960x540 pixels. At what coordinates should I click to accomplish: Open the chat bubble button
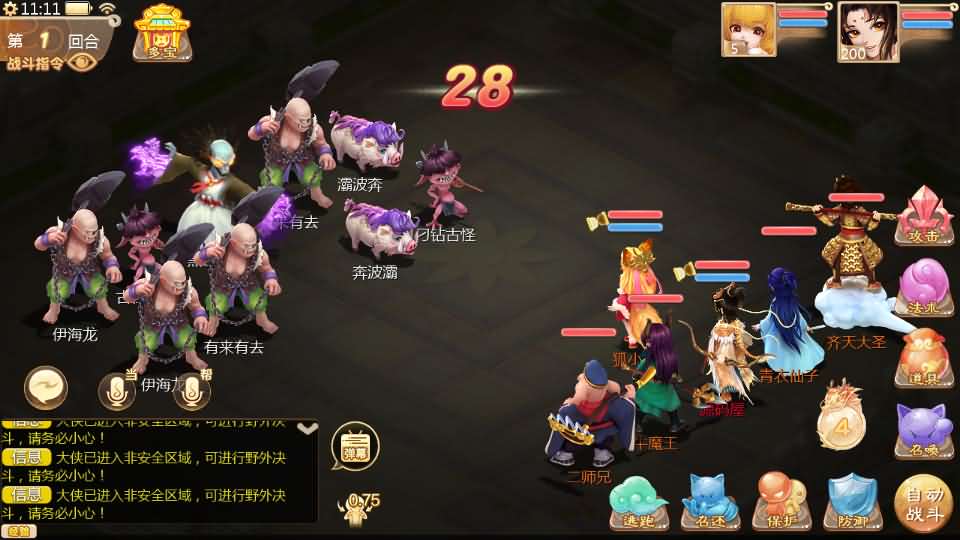pos(46,388)
